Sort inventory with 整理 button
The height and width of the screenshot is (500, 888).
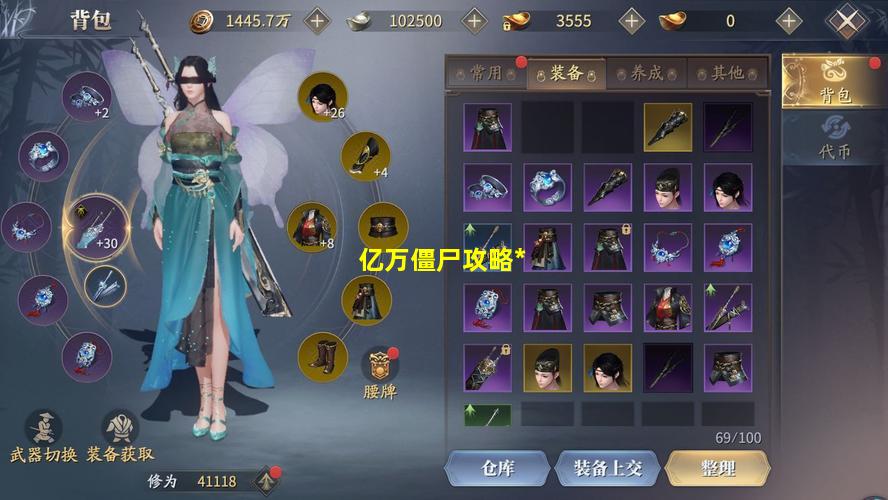click(717, 467)
